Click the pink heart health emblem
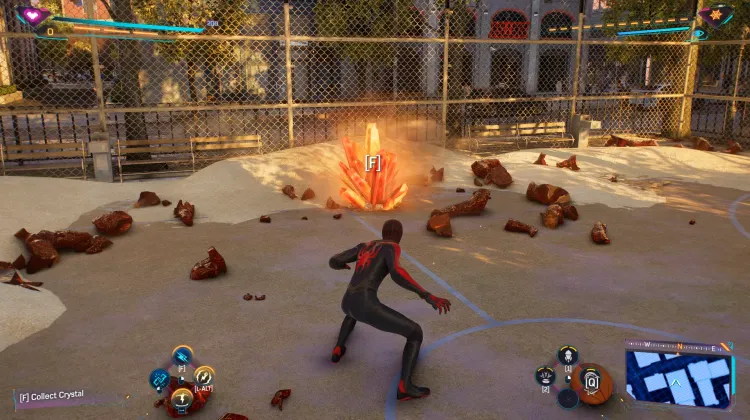The image size is (750, 420). pyautogui.click(x=33, y=16)
